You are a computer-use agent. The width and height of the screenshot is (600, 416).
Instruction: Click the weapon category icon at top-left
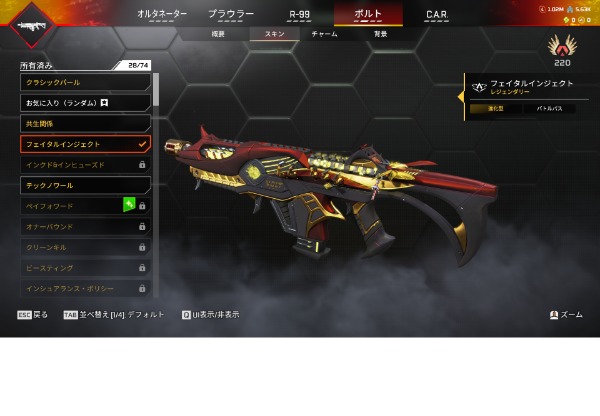[32, 23]
